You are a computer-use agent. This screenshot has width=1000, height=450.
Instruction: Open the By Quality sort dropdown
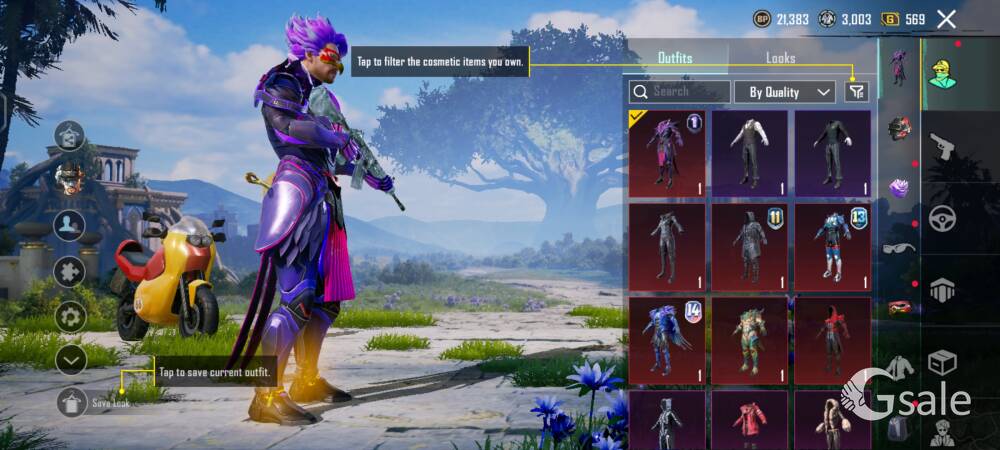tap(785, 92)
